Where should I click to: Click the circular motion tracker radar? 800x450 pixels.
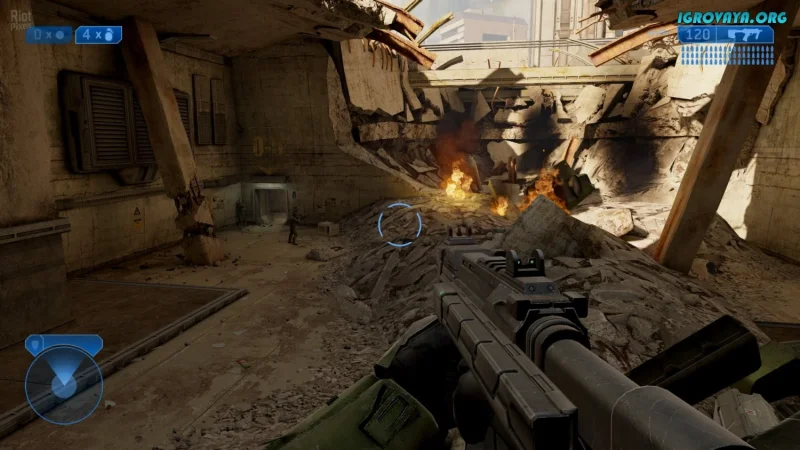tap(64, 385)
